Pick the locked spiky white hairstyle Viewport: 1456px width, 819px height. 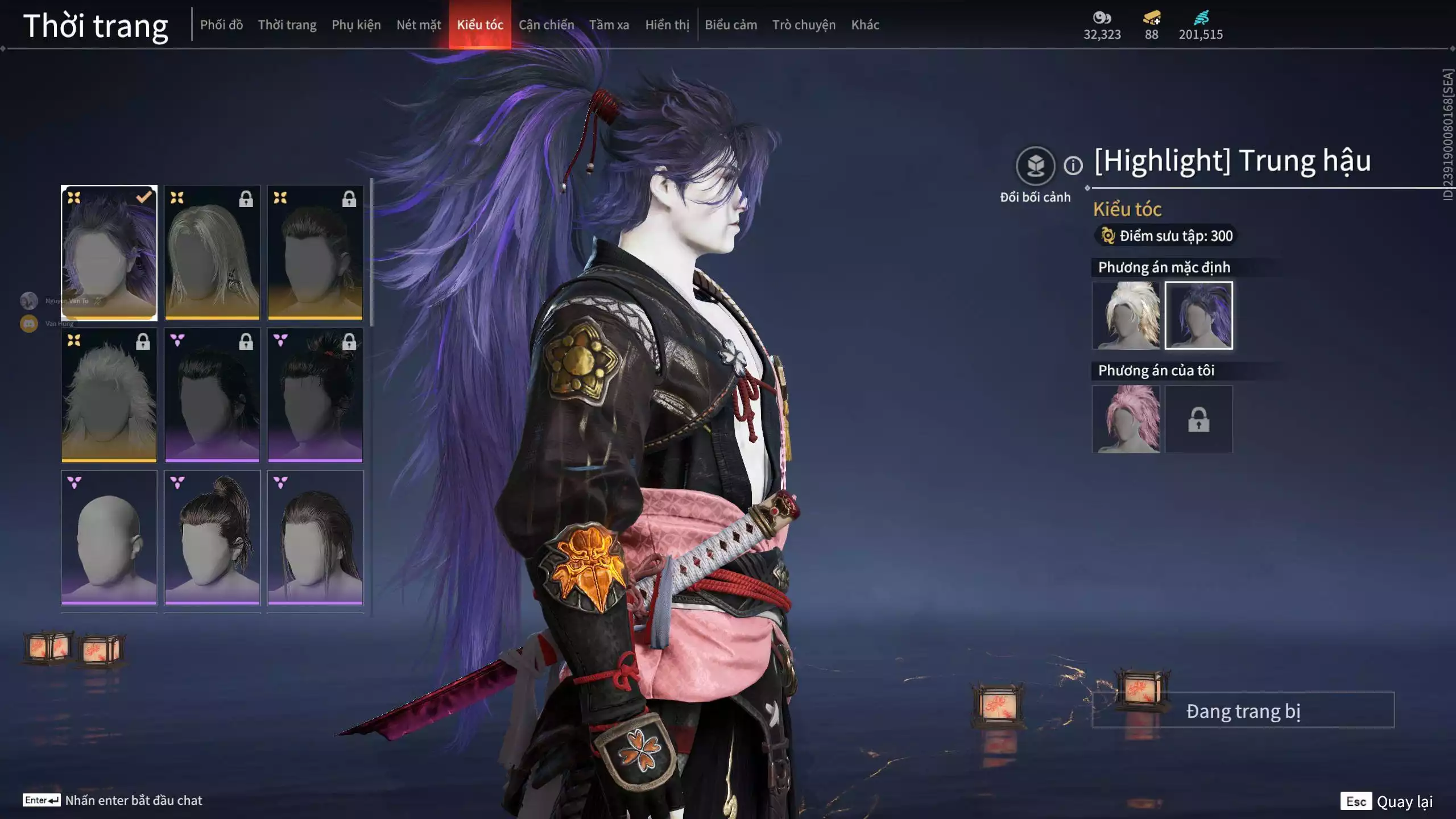click(109, 395)
